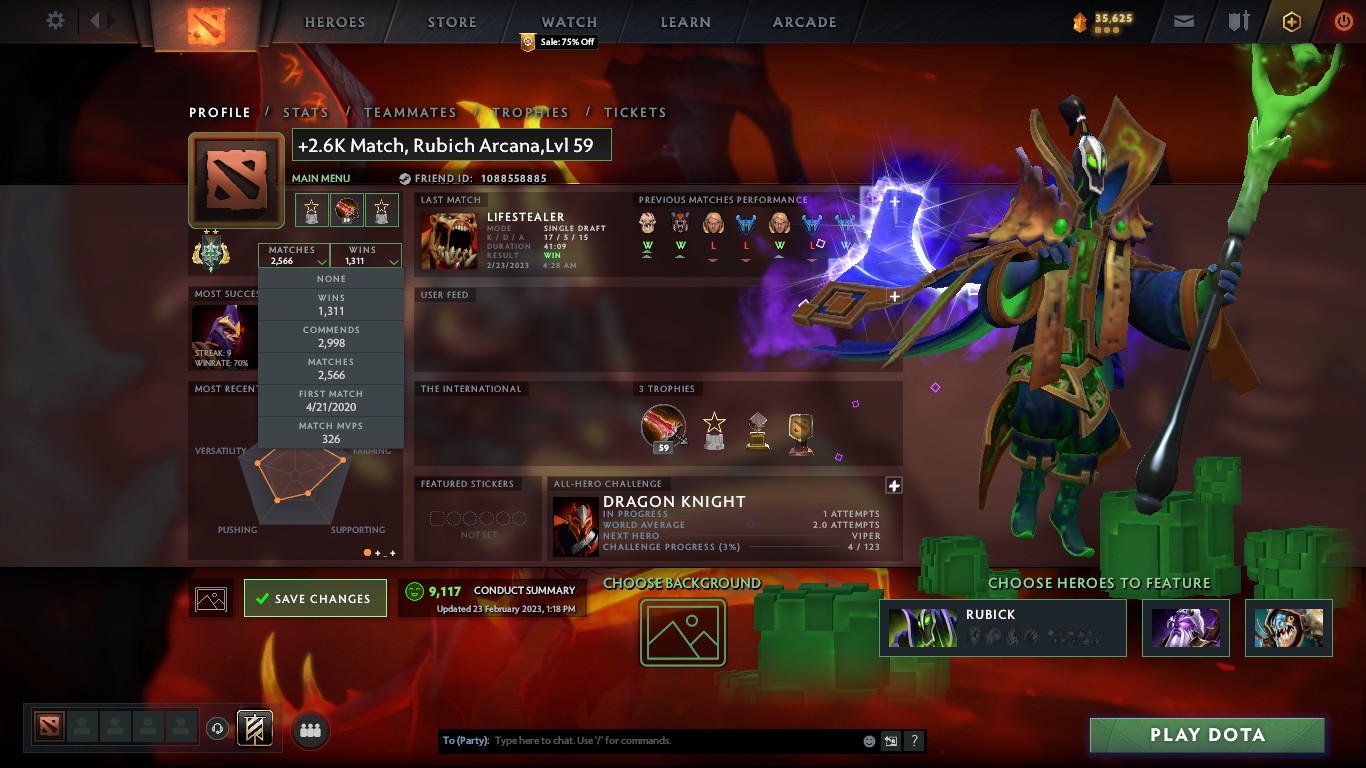Open the gold Battle Pass hexagon icon
This screenshot has width=1366, height=768.
coord(1290,21)
